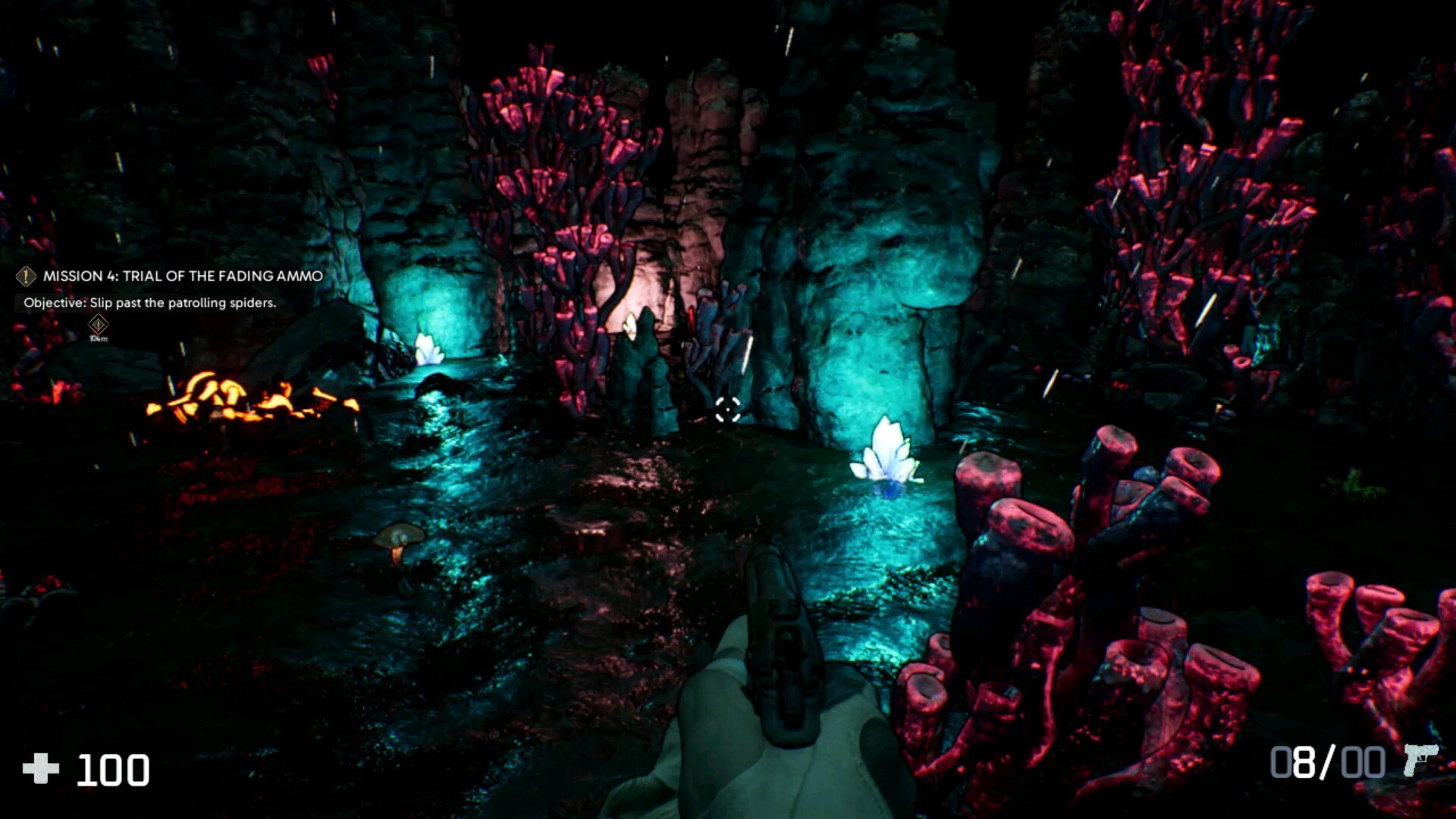Click the crosshair reticle at screen center
The image size is (1456, 819).
727,409
